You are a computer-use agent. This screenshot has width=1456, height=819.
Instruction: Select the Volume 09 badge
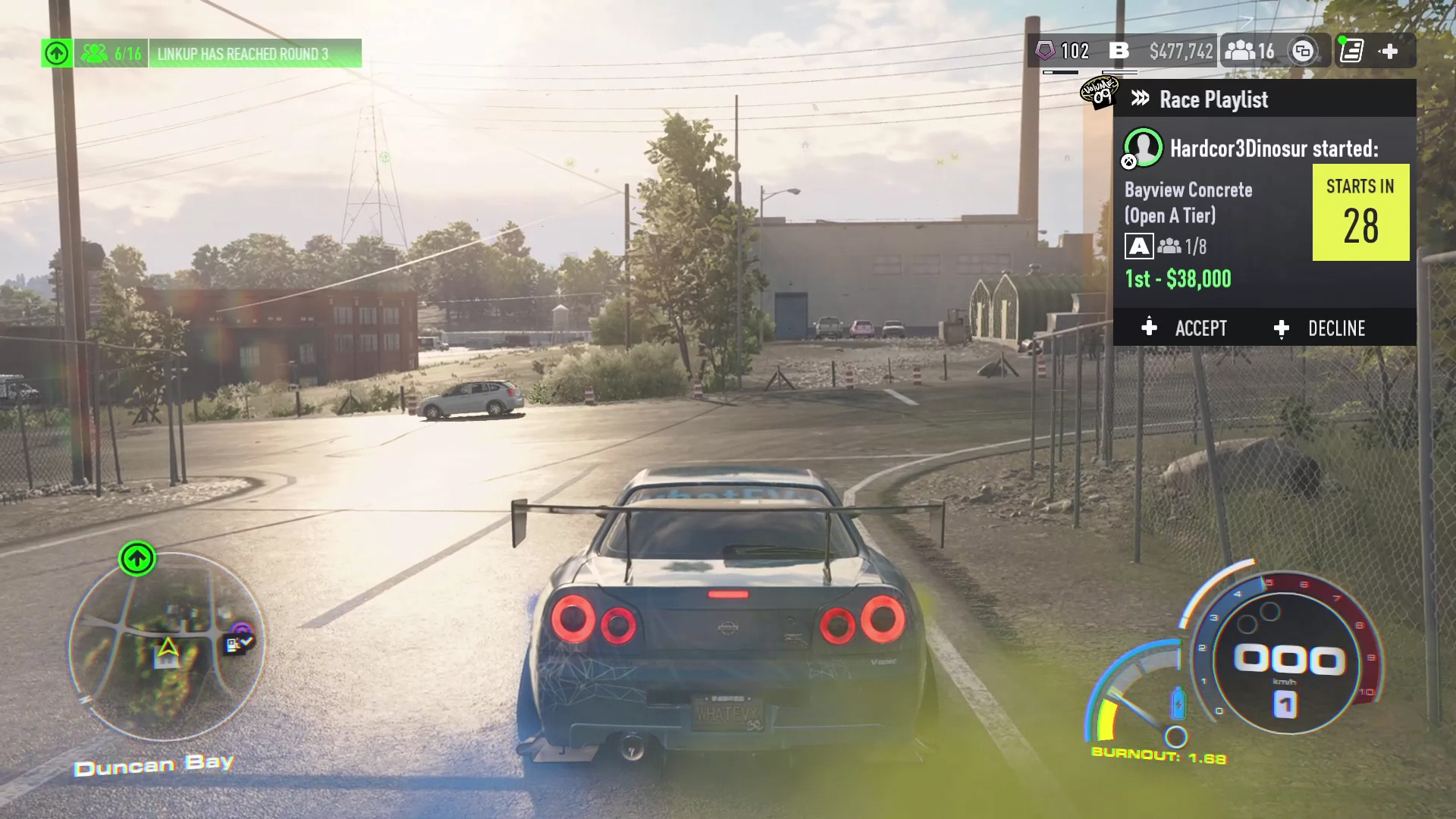pos(1100,93)
